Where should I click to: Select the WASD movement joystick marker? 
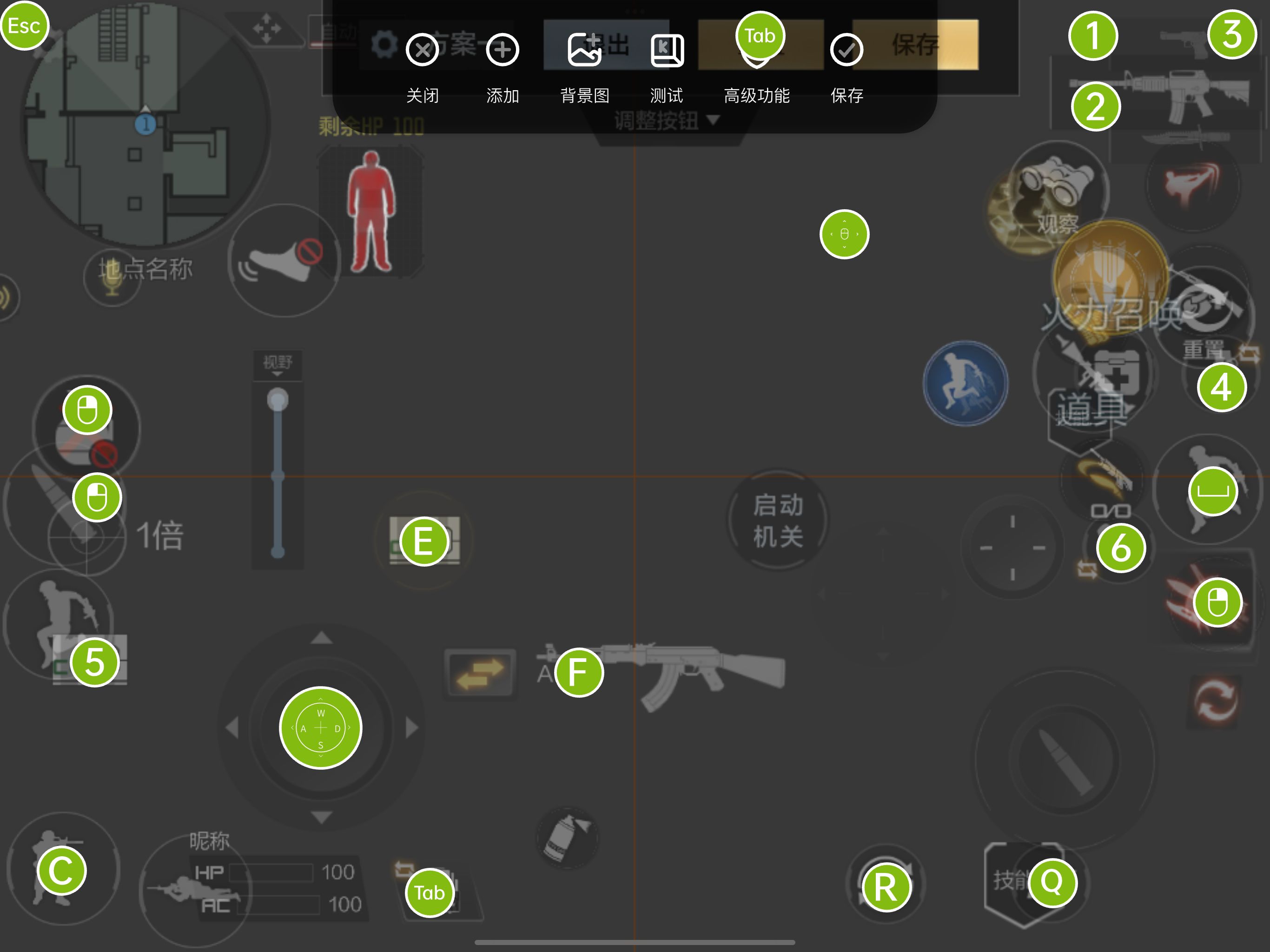tap(320, 727)
